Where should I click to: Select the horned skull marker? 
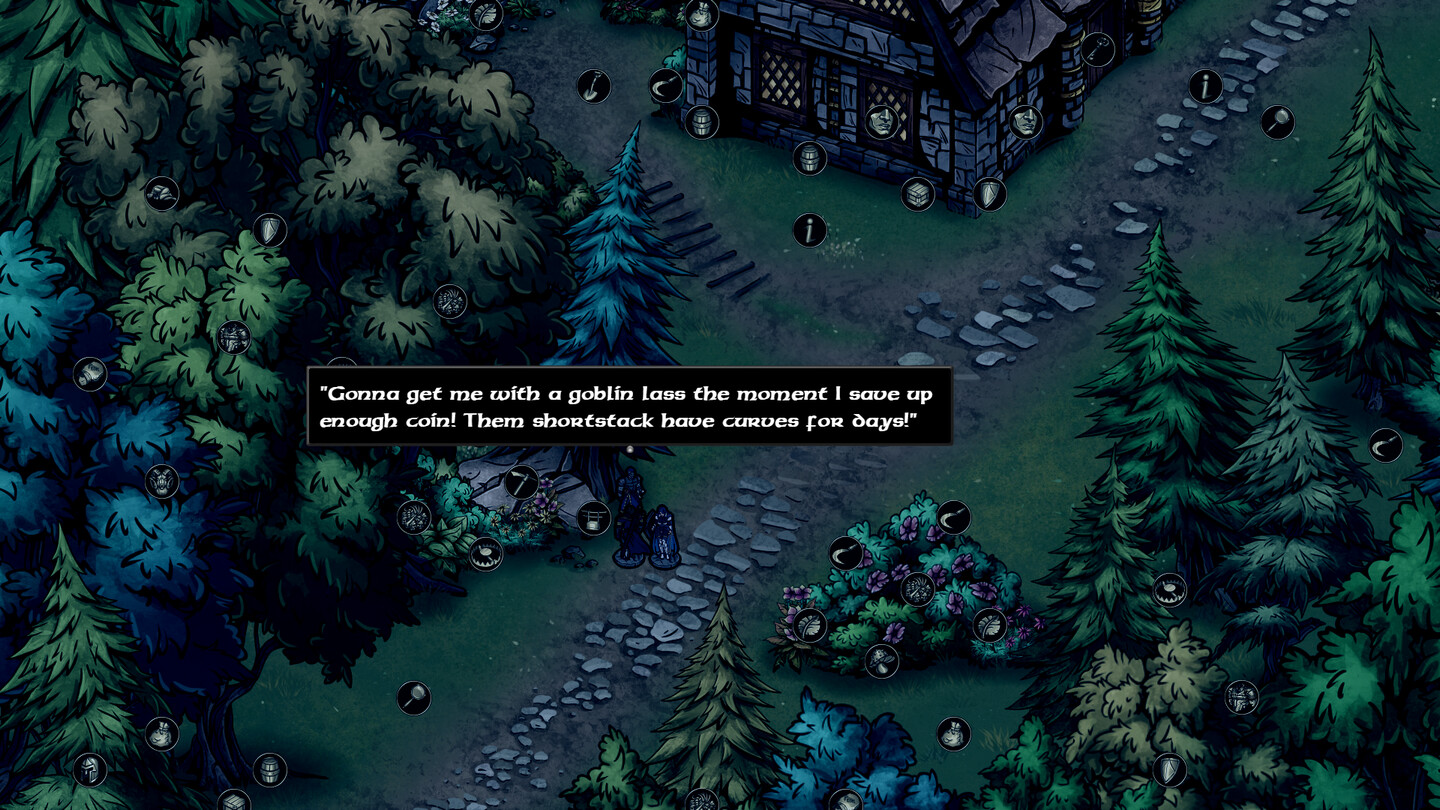point(161,482)
